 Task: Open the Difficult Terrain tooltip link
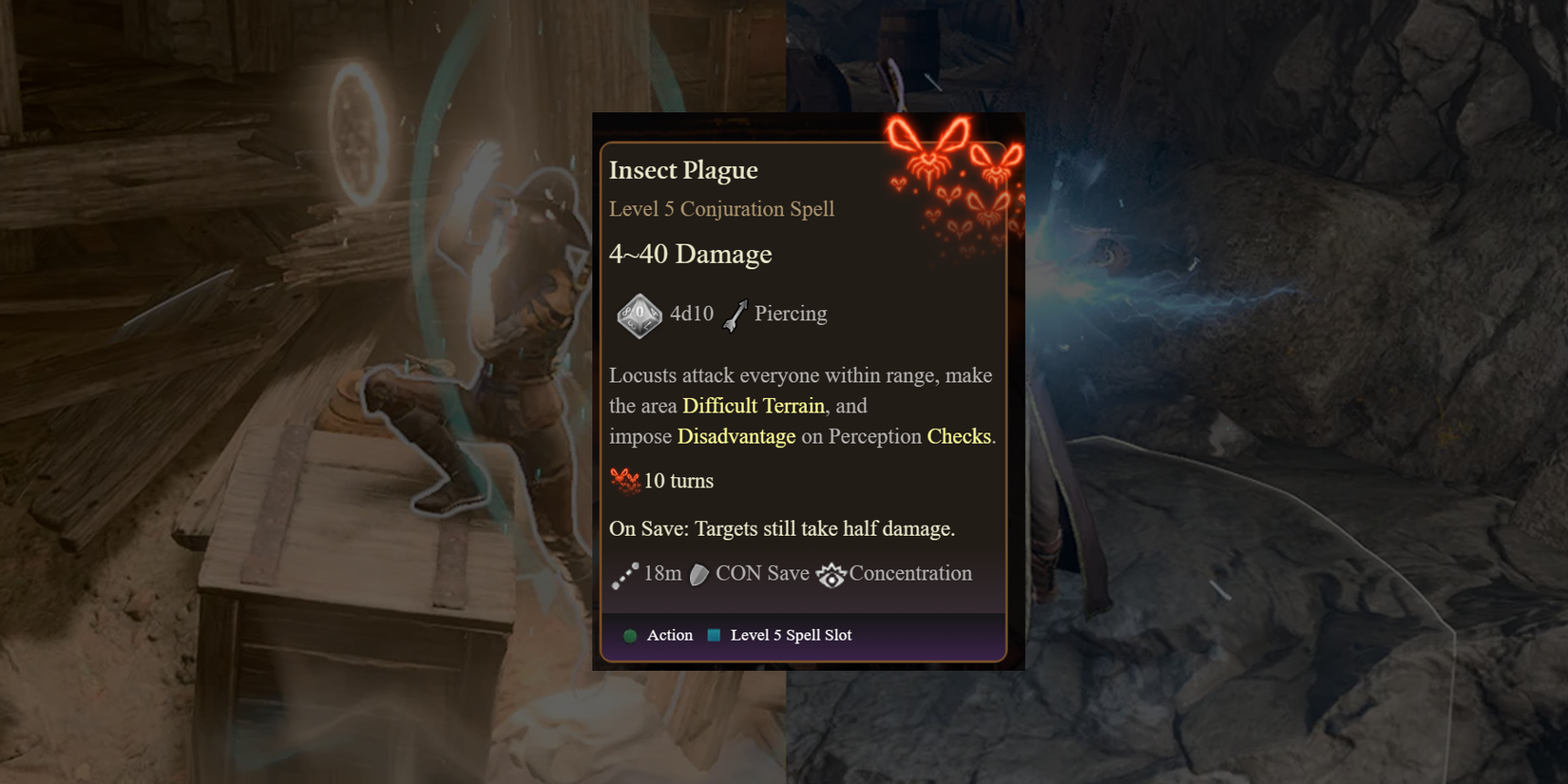(x=753, y=405)
